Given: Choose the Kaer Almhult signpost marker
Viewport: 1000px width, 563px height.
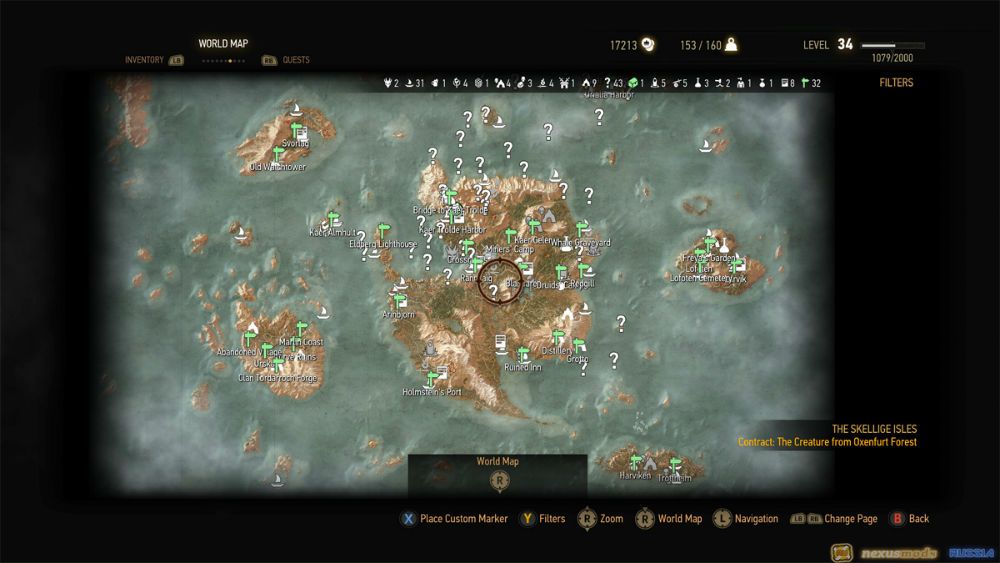Looking at the screenshot, I should [334, 220].
